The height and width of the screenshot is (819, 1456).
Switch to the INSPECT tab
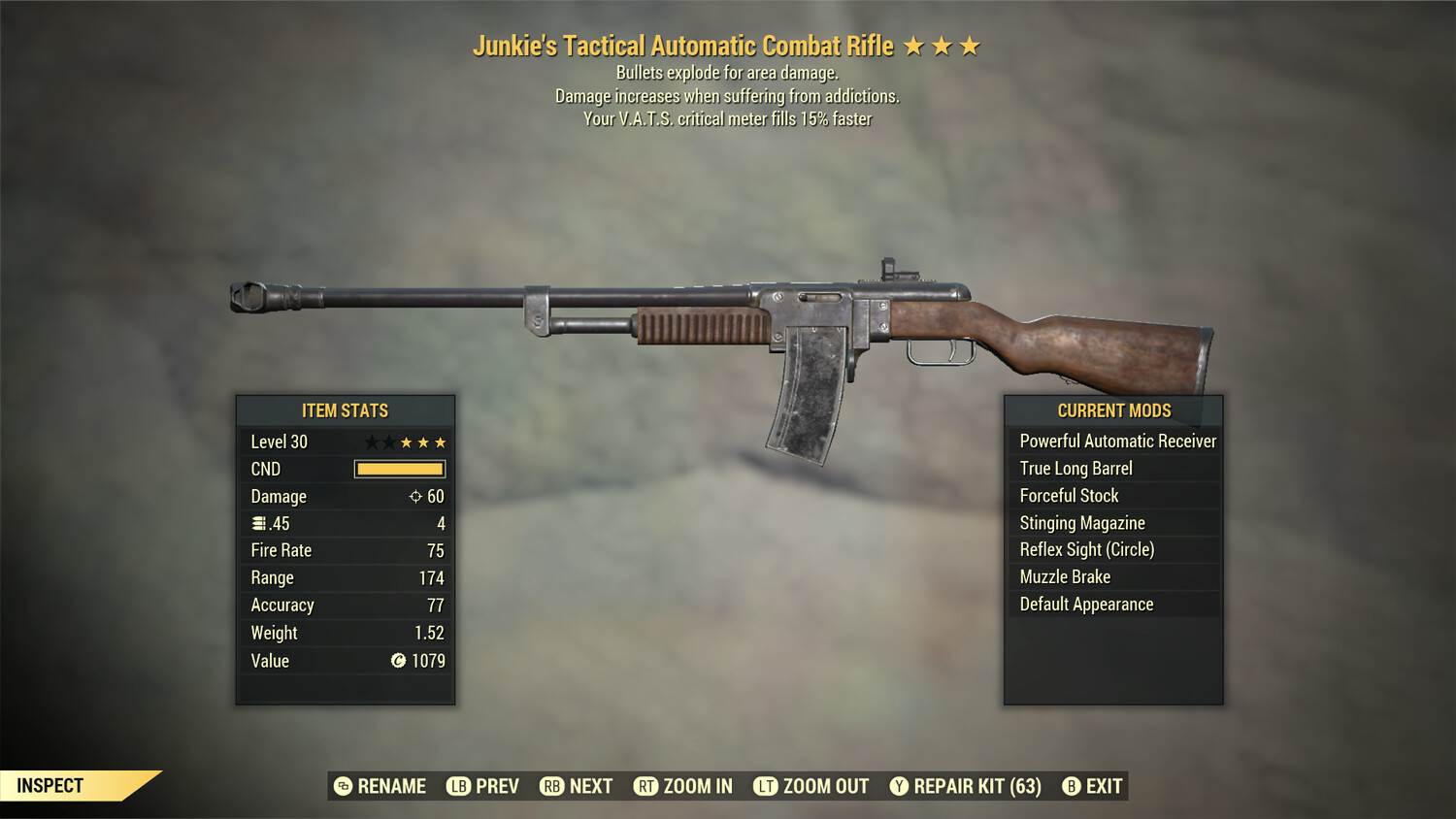50,785
